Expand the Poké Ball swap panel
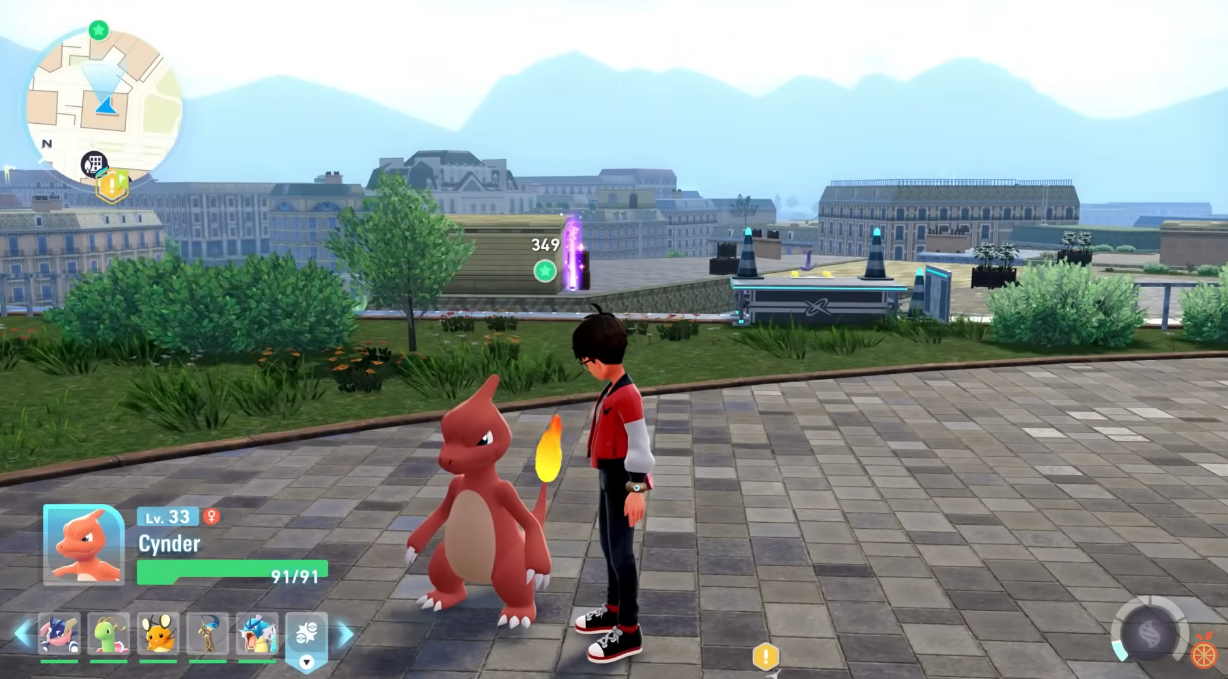 pos(306,640)
